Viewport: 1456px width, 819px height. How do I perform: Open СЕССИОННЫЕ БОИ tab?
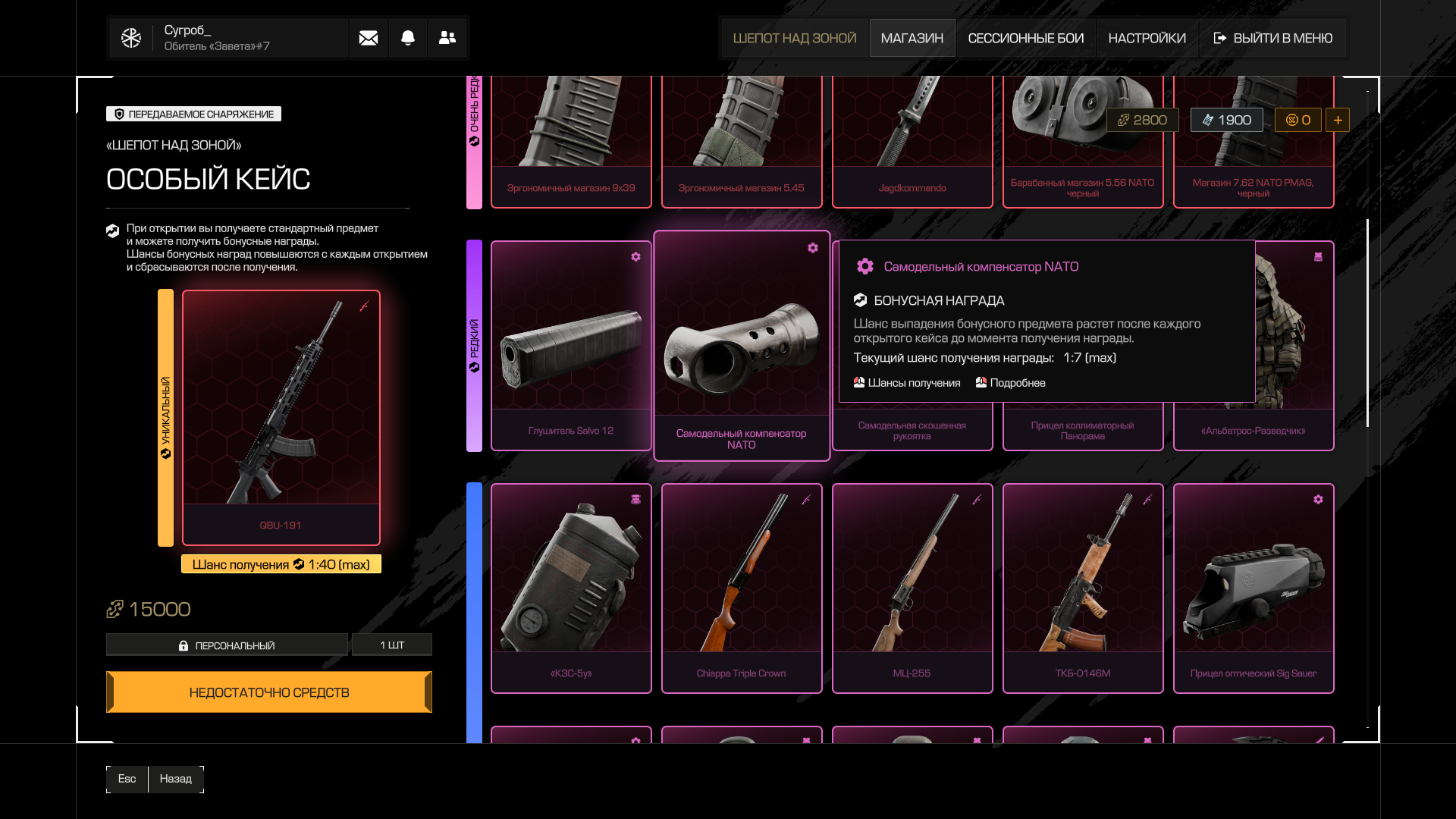pos(1025,38)
